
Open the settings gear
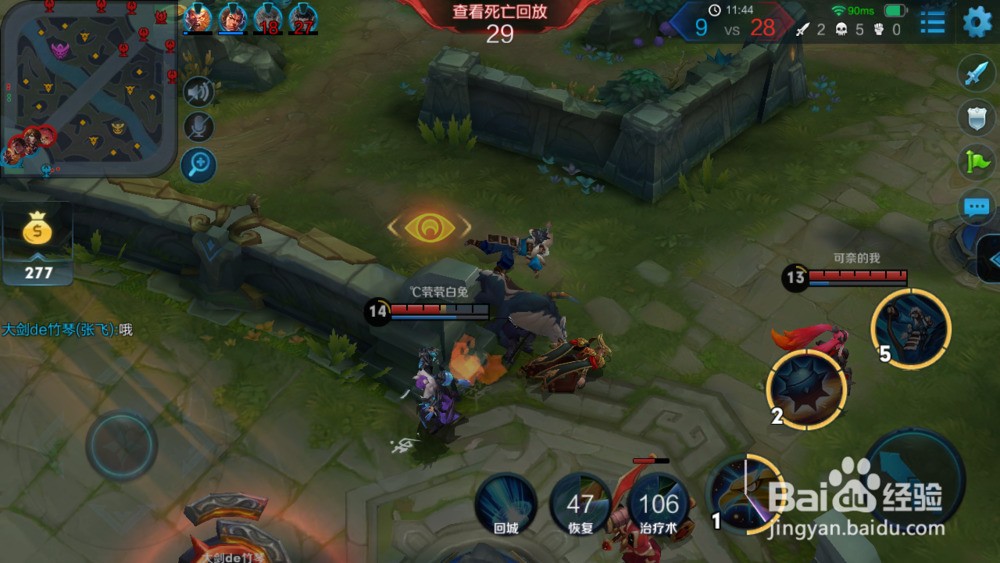(x=976, y=21)
